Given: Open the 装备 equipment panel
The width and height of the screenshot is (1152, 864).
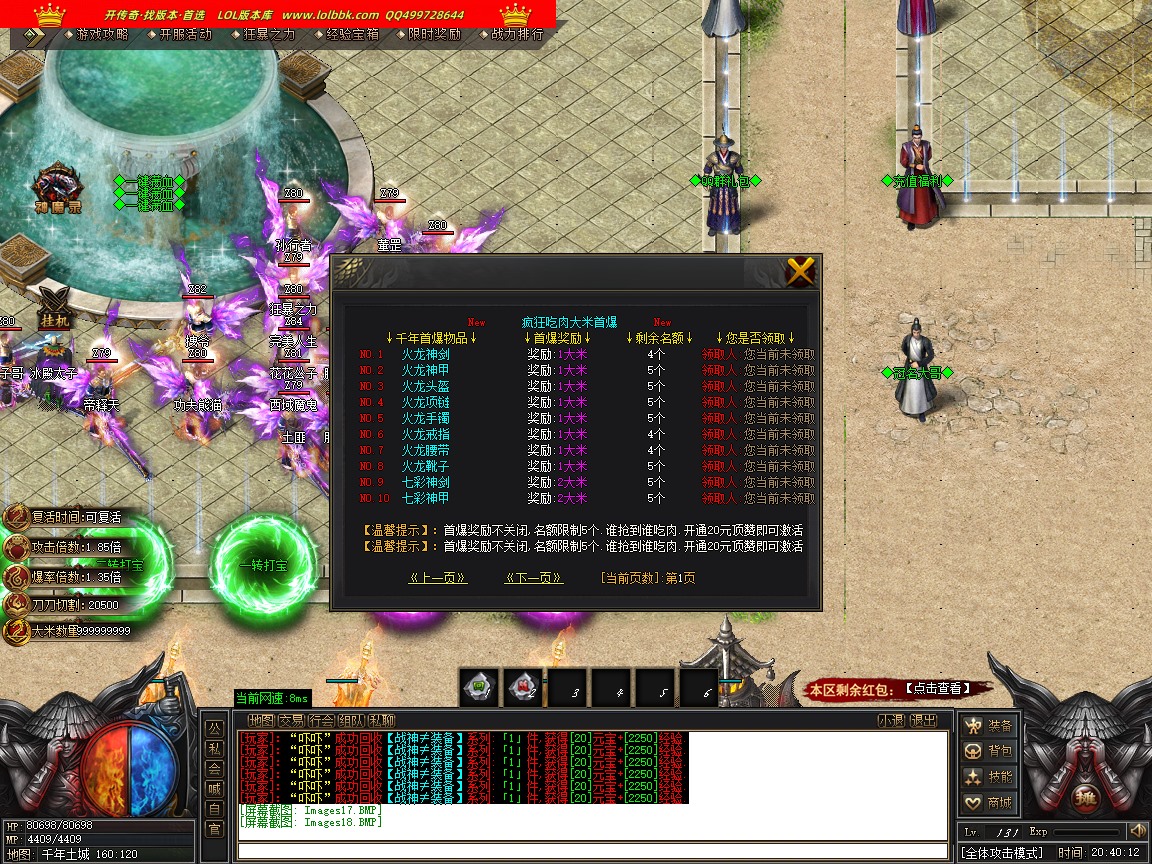Looking at the screenshot, I should point(989,726).
